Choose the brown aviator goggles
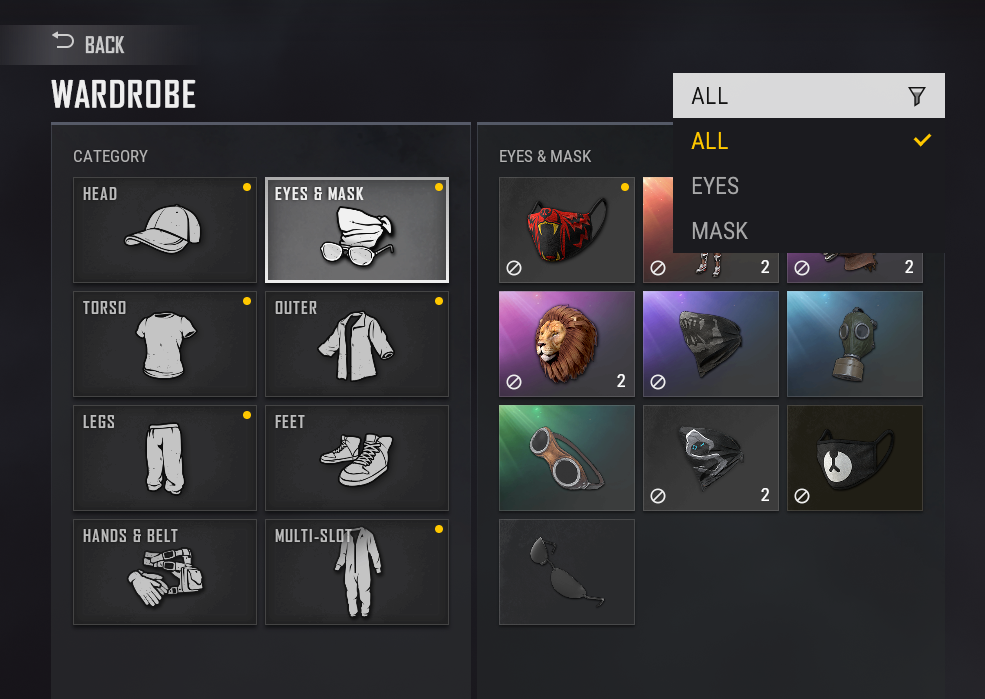The height and width of the screenshot is (699, 985). (567, 458)
